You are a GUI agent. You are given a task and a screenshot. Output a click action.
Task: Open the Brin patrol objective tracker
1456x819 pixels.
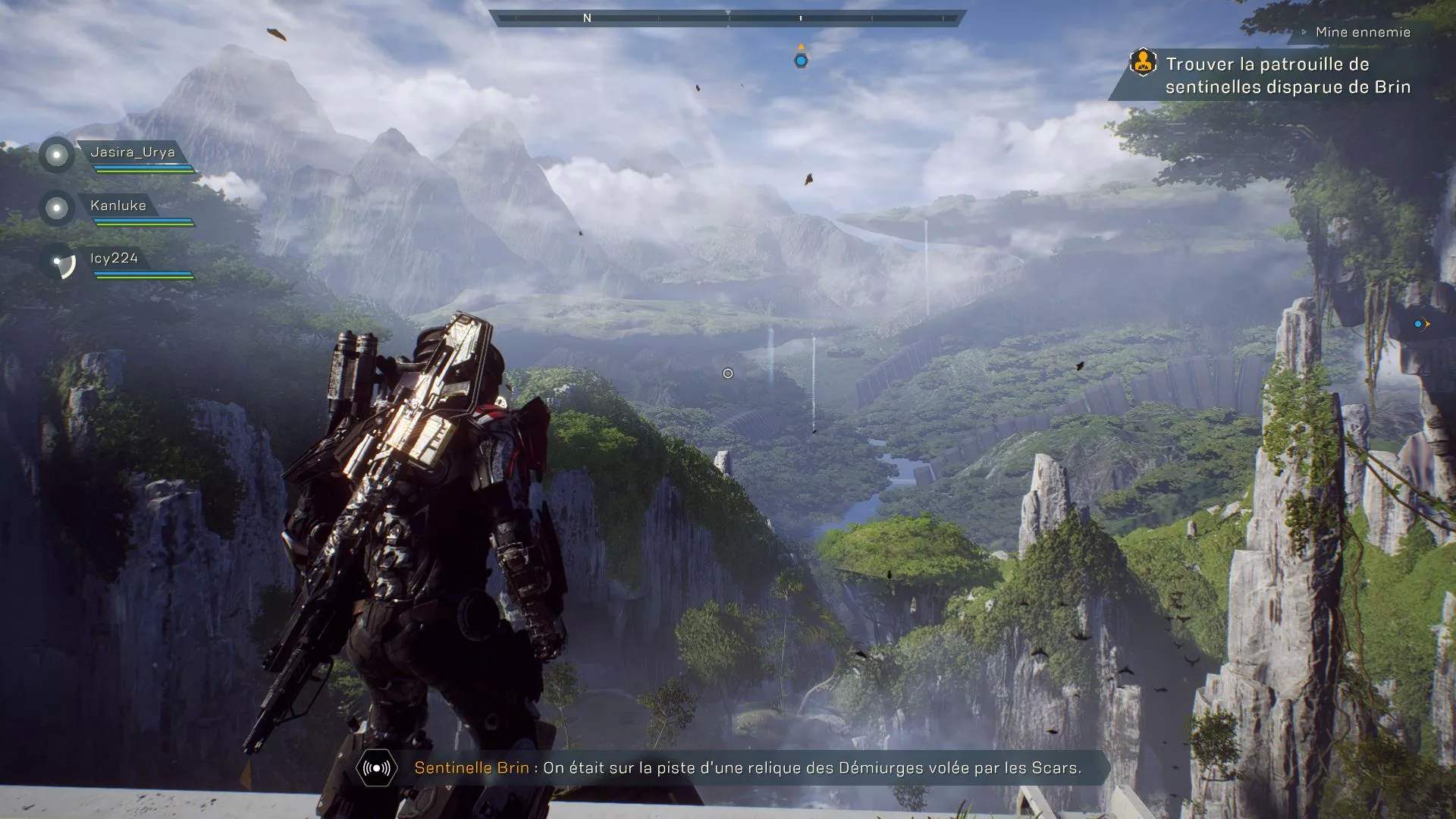(1287, 76)
